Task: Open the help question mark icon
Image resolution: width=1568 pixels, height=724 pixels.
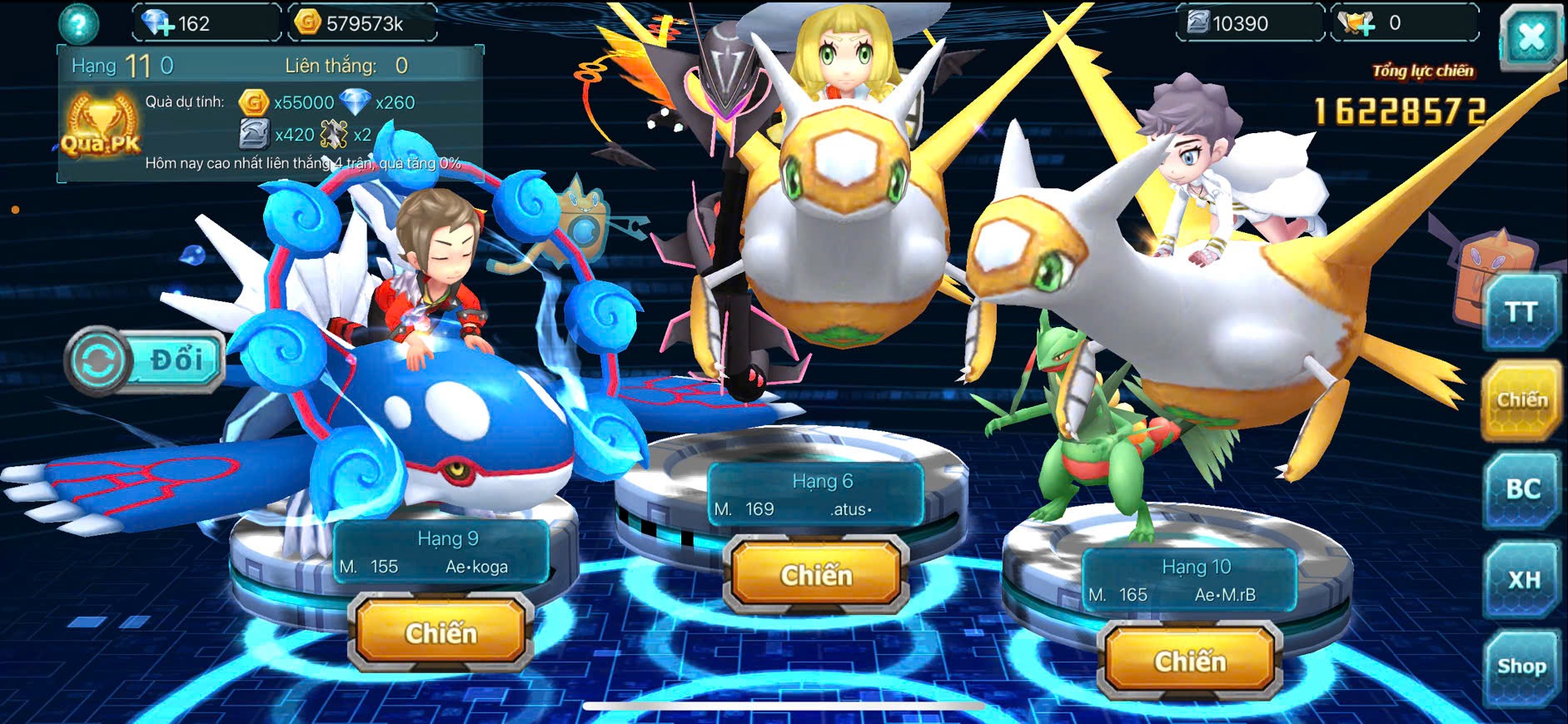Action: point(78,24)
